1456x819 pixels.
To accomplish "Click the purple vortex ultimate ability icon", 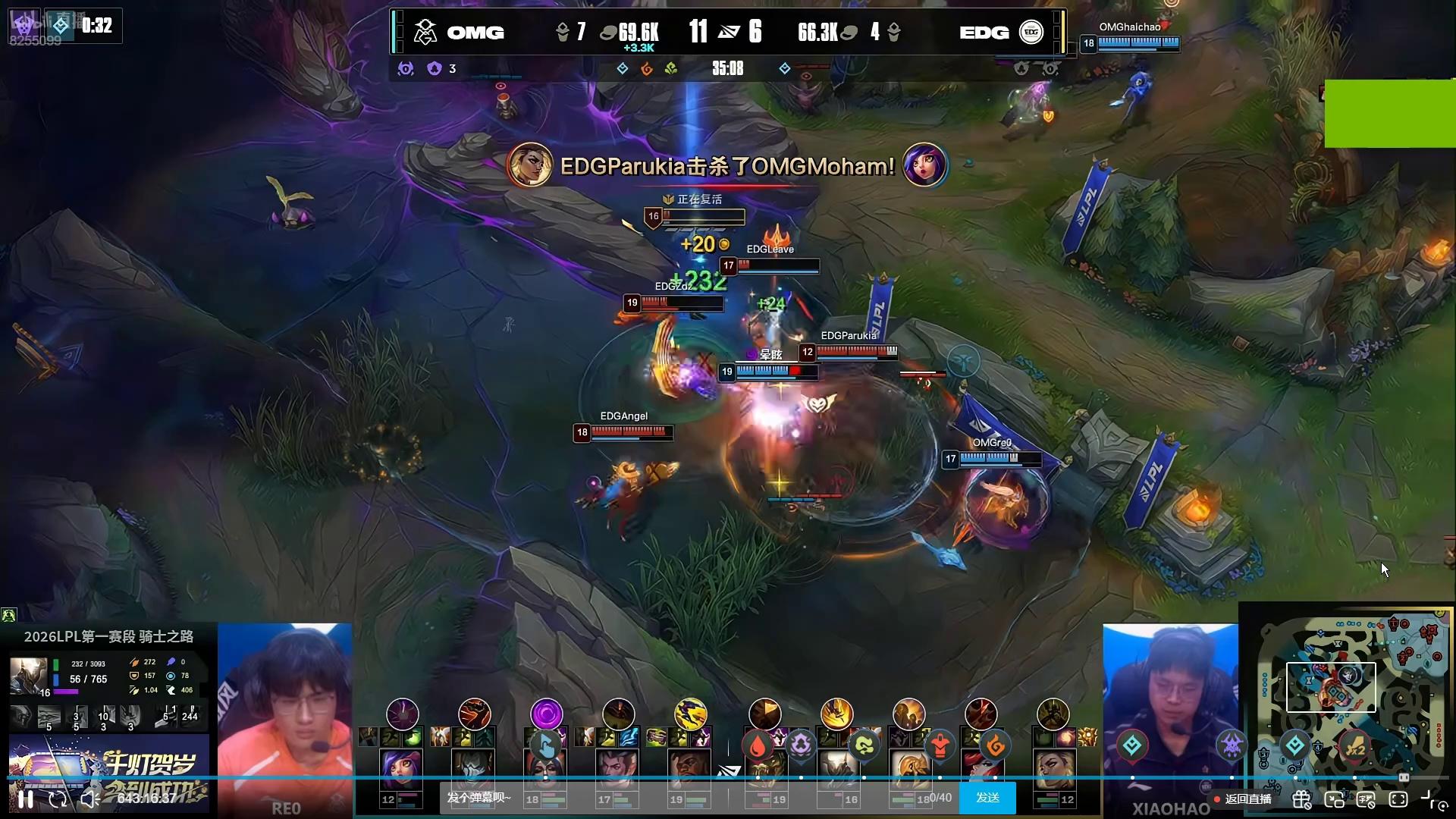I will coord(546,714).
